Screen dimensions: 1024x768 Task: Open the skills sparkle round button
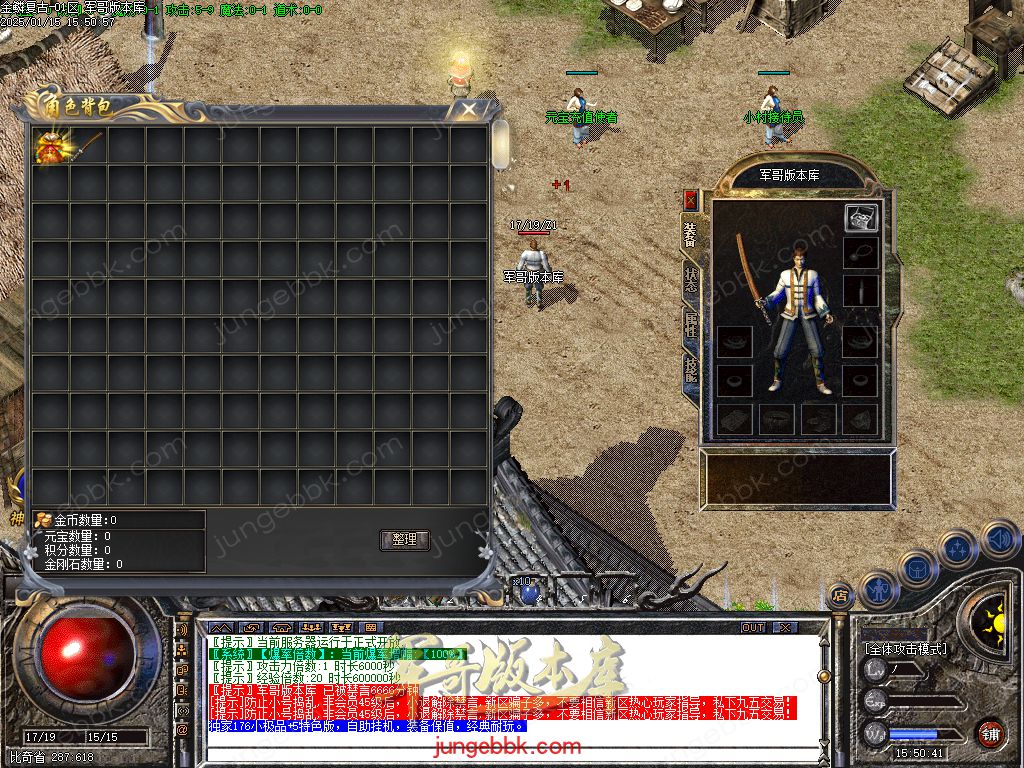[x=957, y=549]
